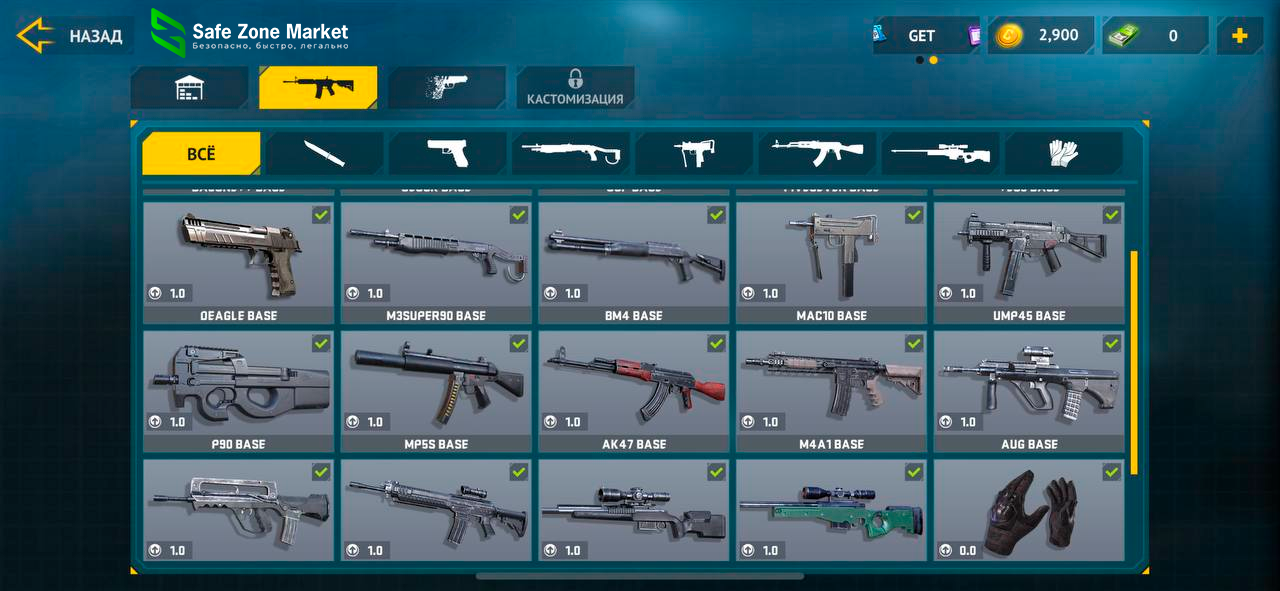The height and width of the screenshot is (591, 1280).
Task: Choose the AUG BASE tile
Action: tap(1029, 391)
